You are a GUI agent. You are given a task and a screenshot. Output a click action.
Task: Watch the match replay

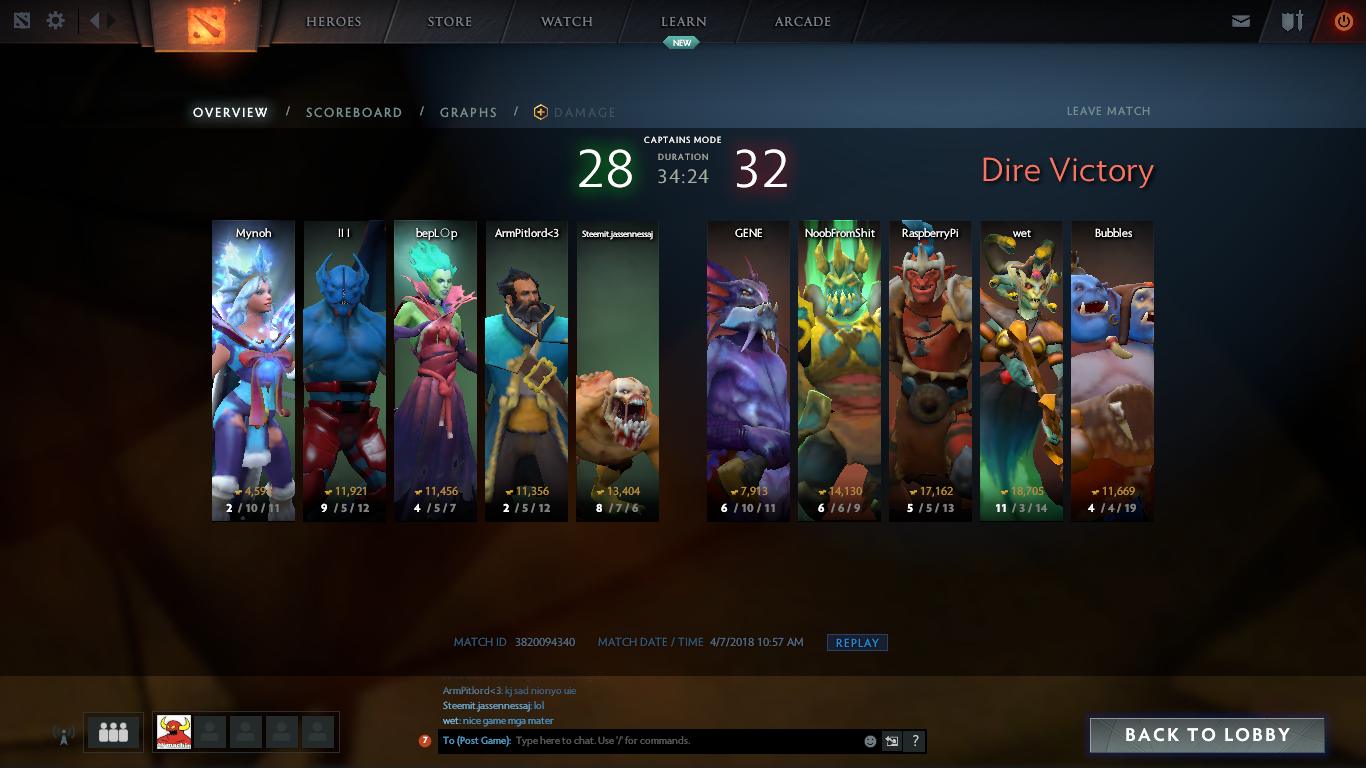point(857,643)
